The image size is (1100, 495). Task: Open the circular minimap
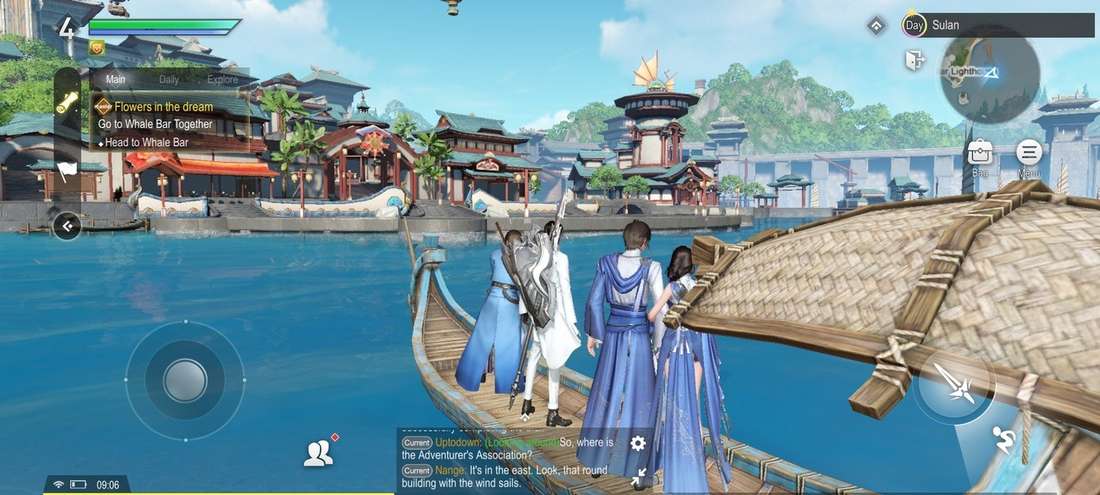(x=989, y=74)
